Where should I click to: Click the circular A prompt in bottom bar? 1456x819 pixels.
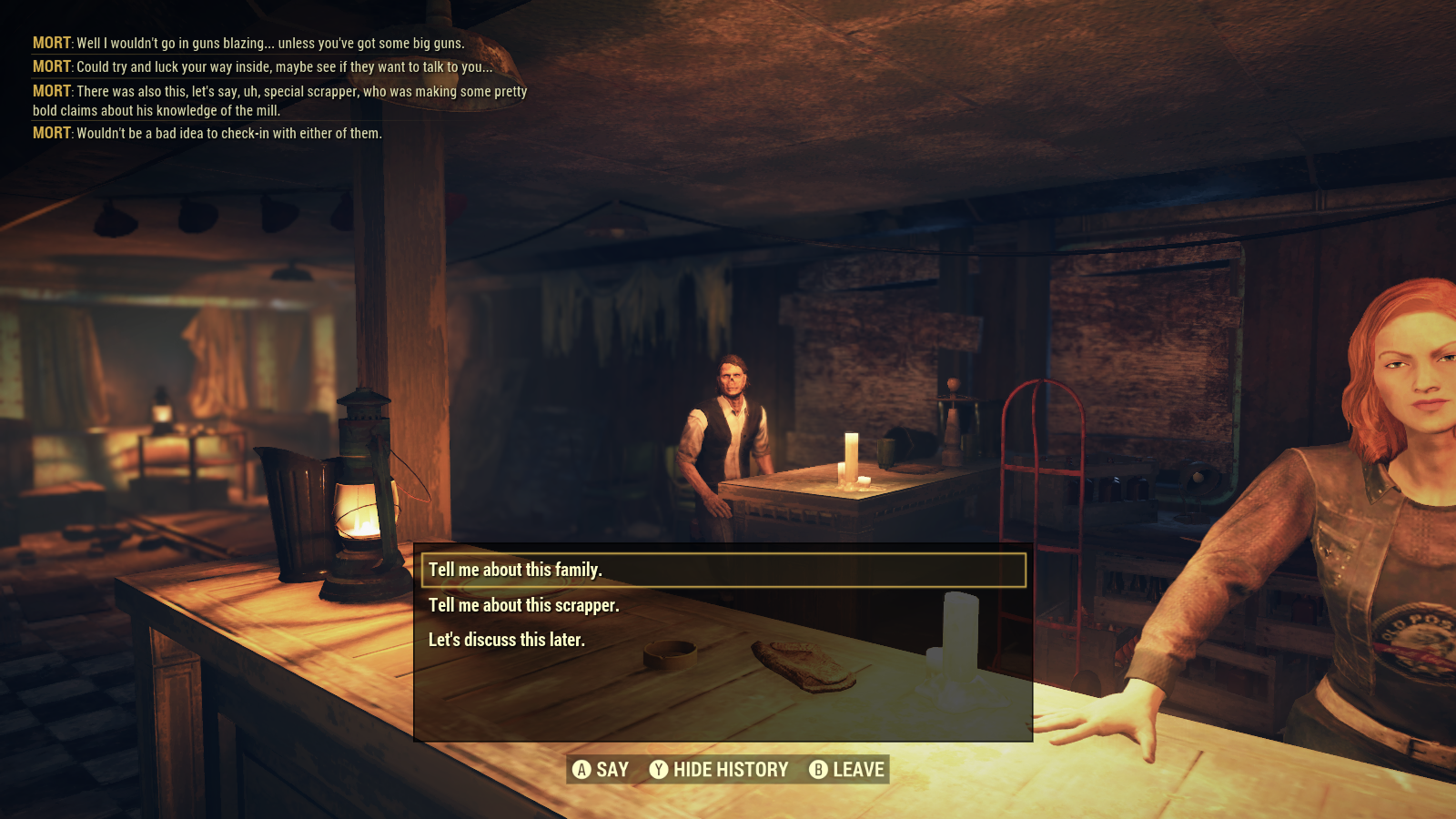(581, 769)
